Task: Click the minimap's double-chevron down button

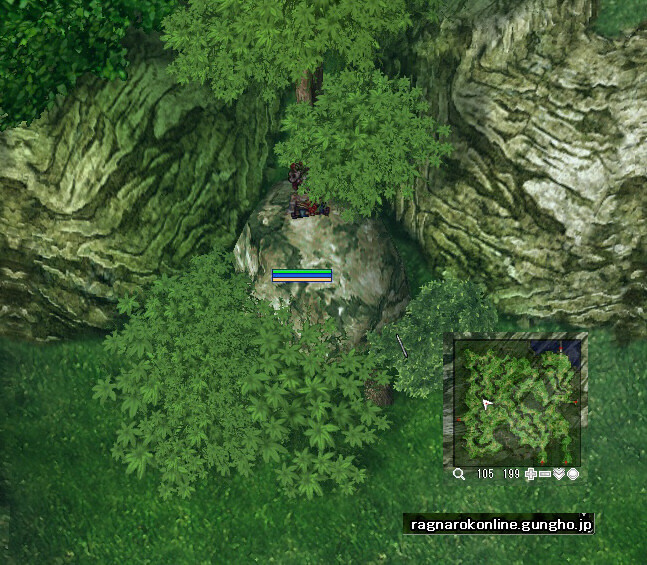Action: (x=559, y=474)
